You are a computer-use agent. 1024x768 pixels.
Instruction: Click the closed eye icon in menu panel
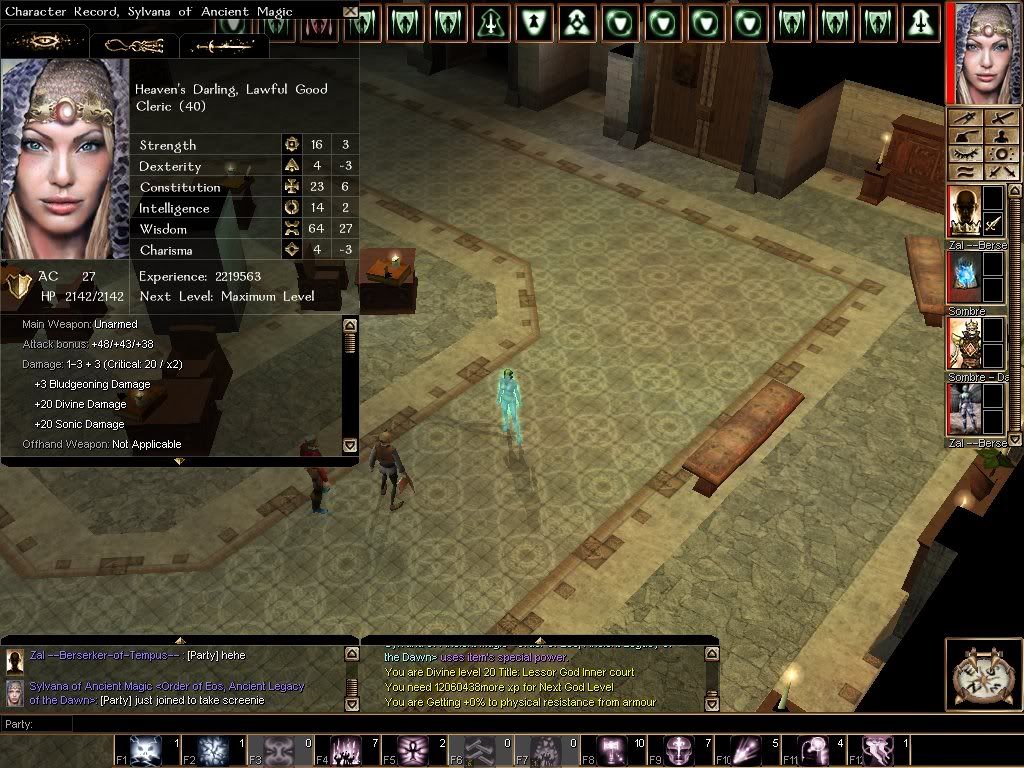tap(965, 154)
